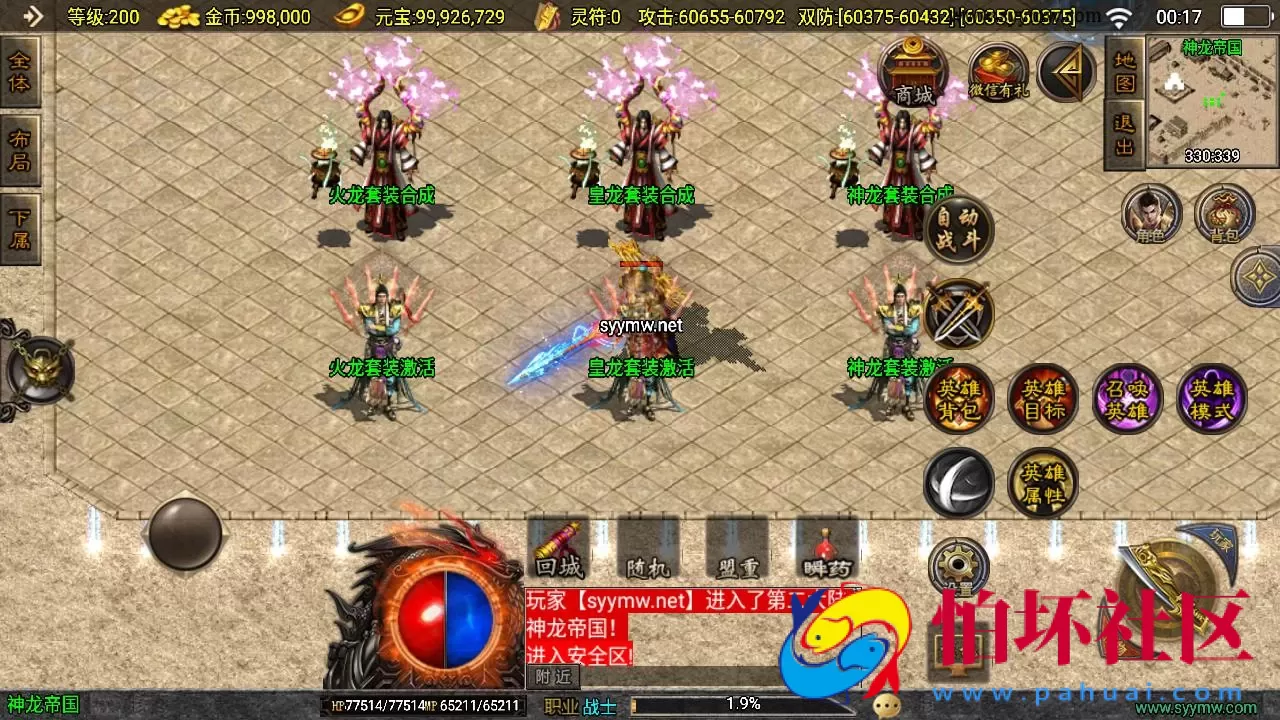Viewport: 1280px width, 720px height.
Task: Select the 召唤英雄 summon hero icon
Action: click(x=1128, y=398)
